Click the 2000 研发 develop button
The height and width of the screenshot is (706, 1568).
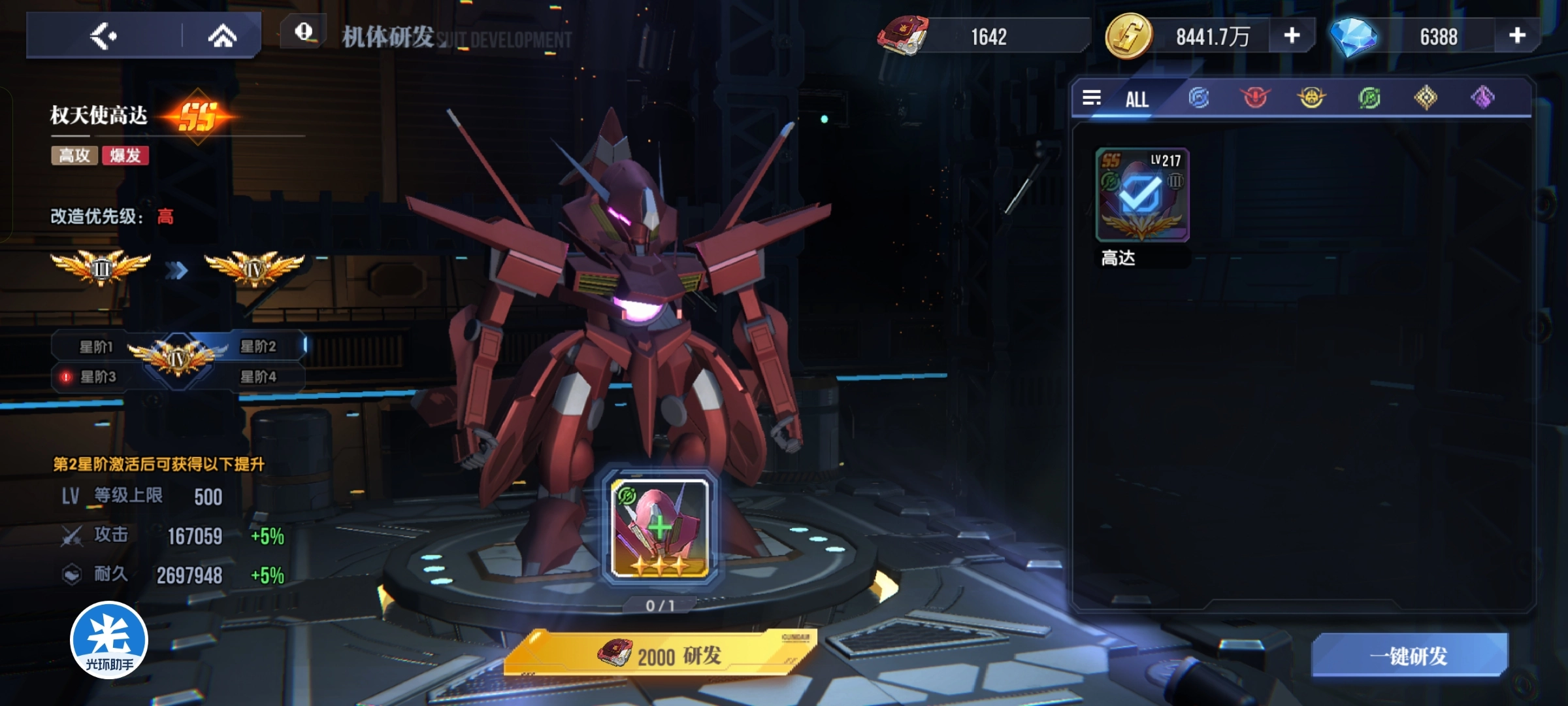[x=660, y=655]
